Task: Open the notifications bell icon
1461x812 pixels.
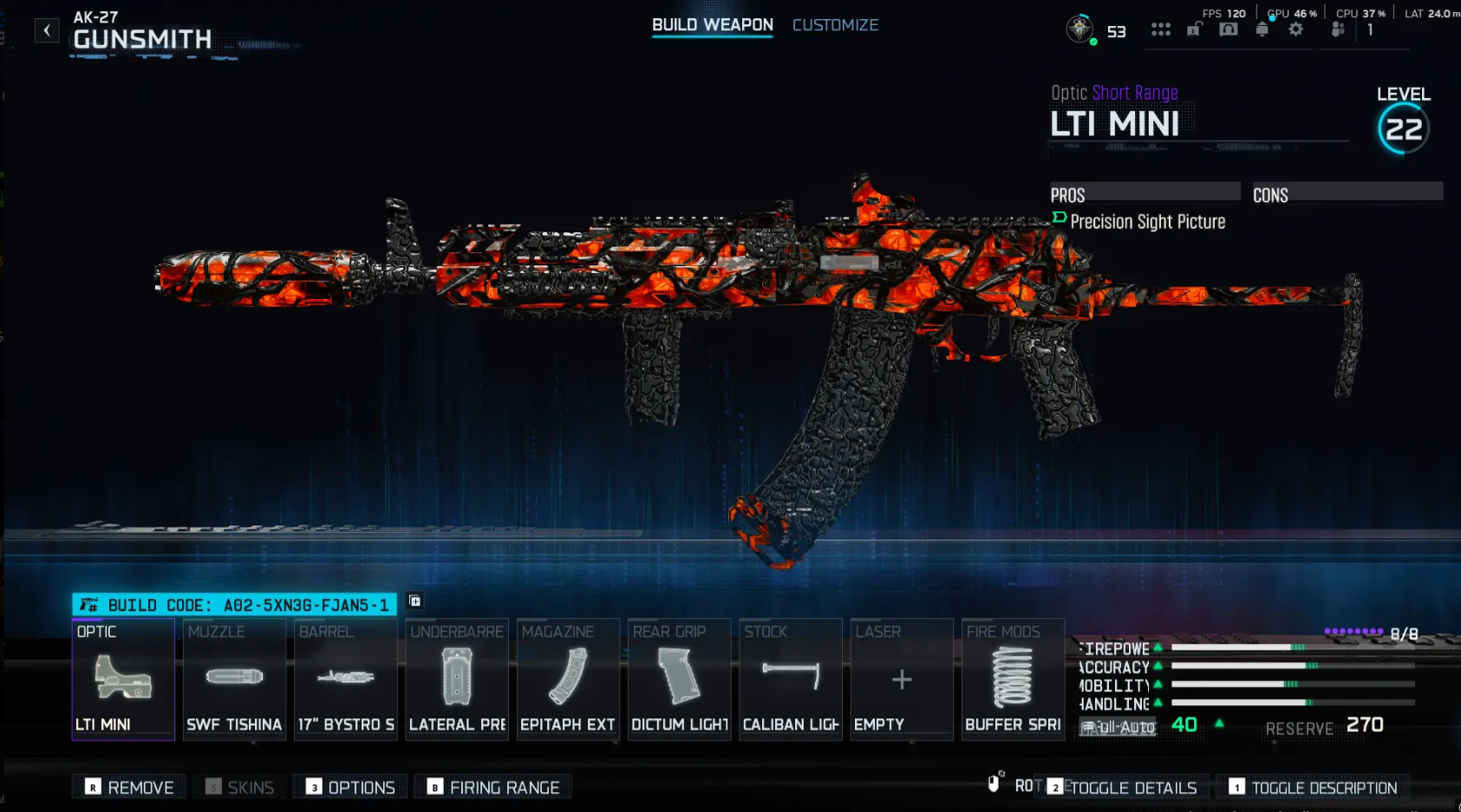Action: [1262, 28]
